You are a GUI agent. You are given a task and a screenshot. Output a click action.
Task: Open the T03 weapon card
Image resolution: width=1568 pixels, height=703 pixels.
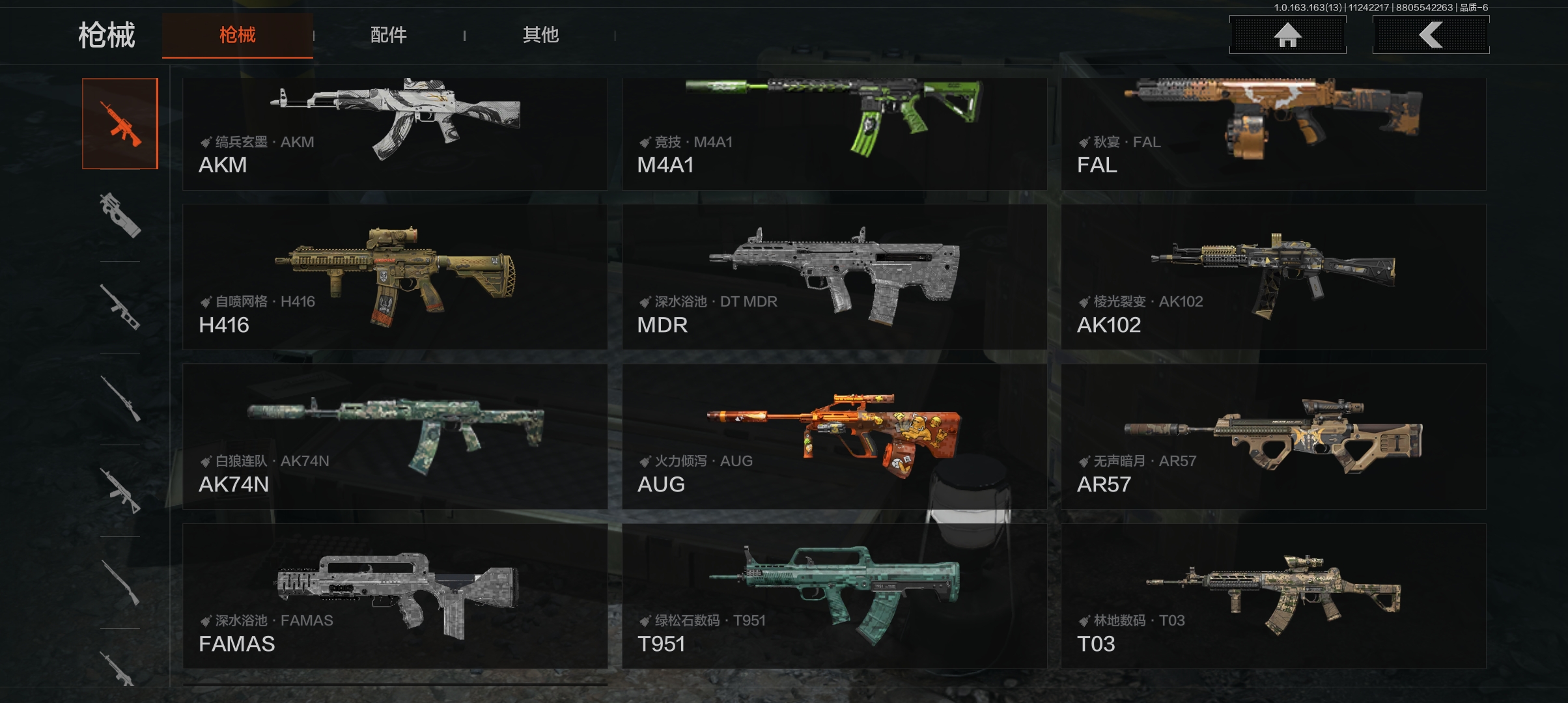(1273, 596)
